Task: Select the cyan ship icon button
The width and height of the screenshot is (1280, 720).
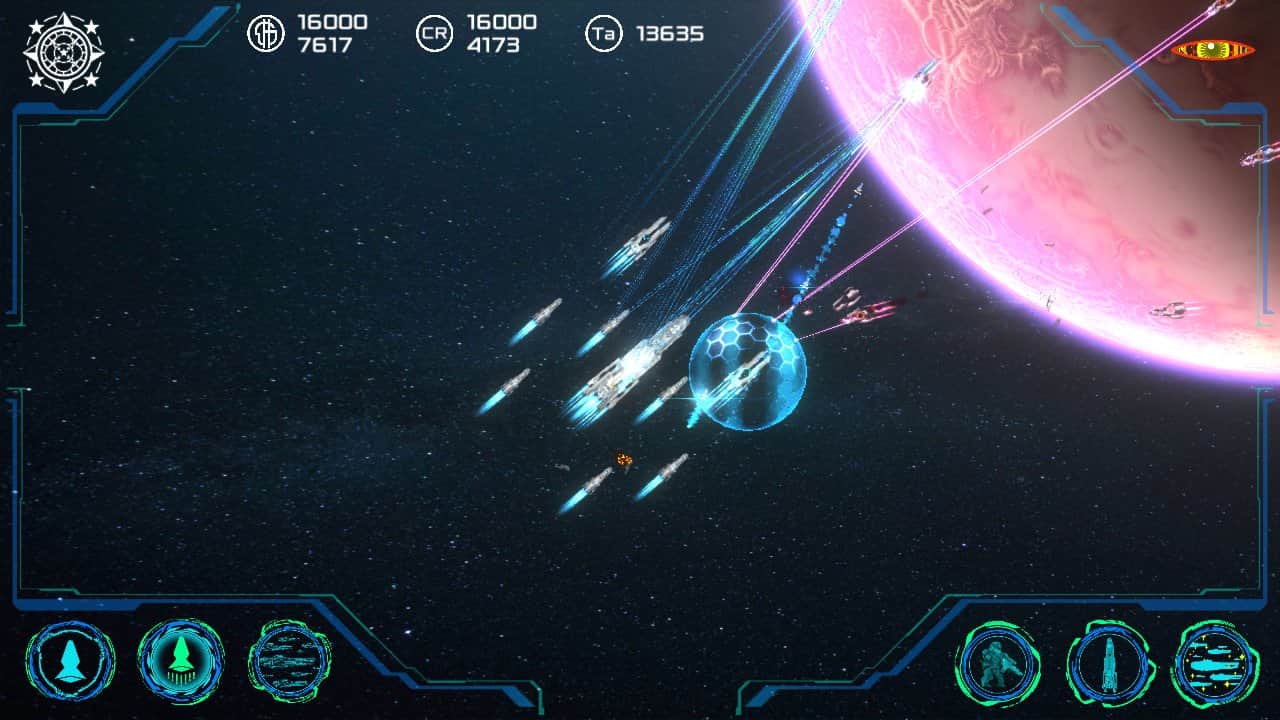Action: 70,661
